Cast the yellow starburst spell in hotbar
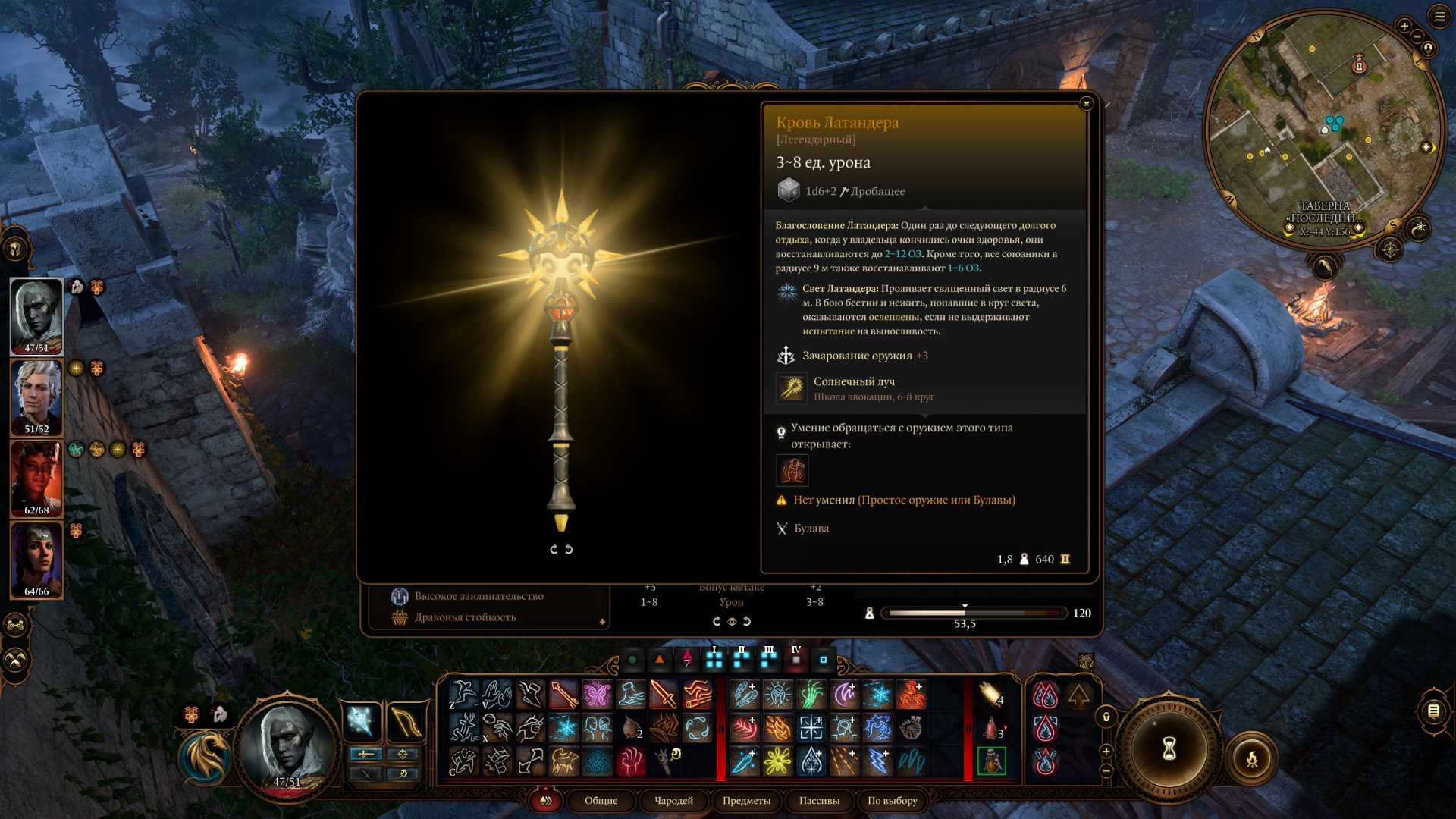 point(777,761)
